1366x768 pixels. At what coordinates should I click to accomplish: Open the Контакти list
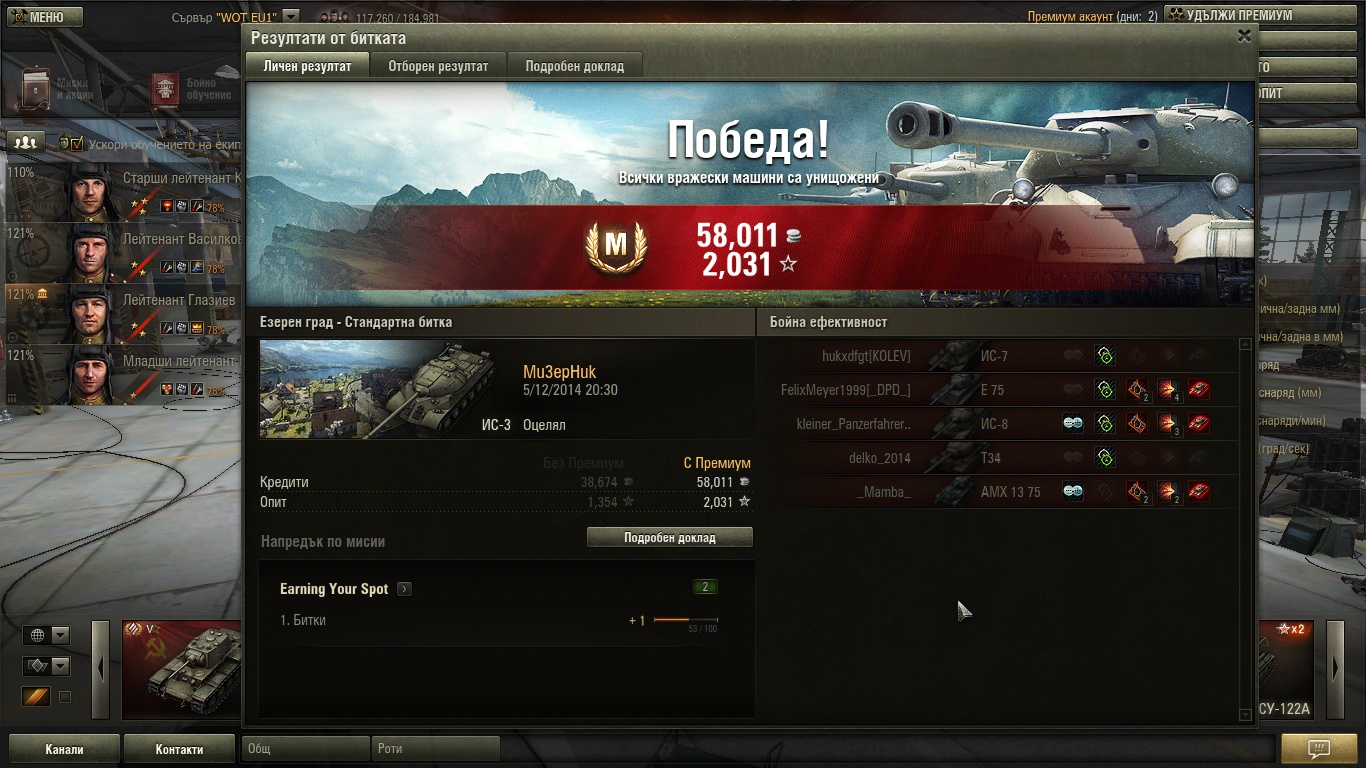179,749
